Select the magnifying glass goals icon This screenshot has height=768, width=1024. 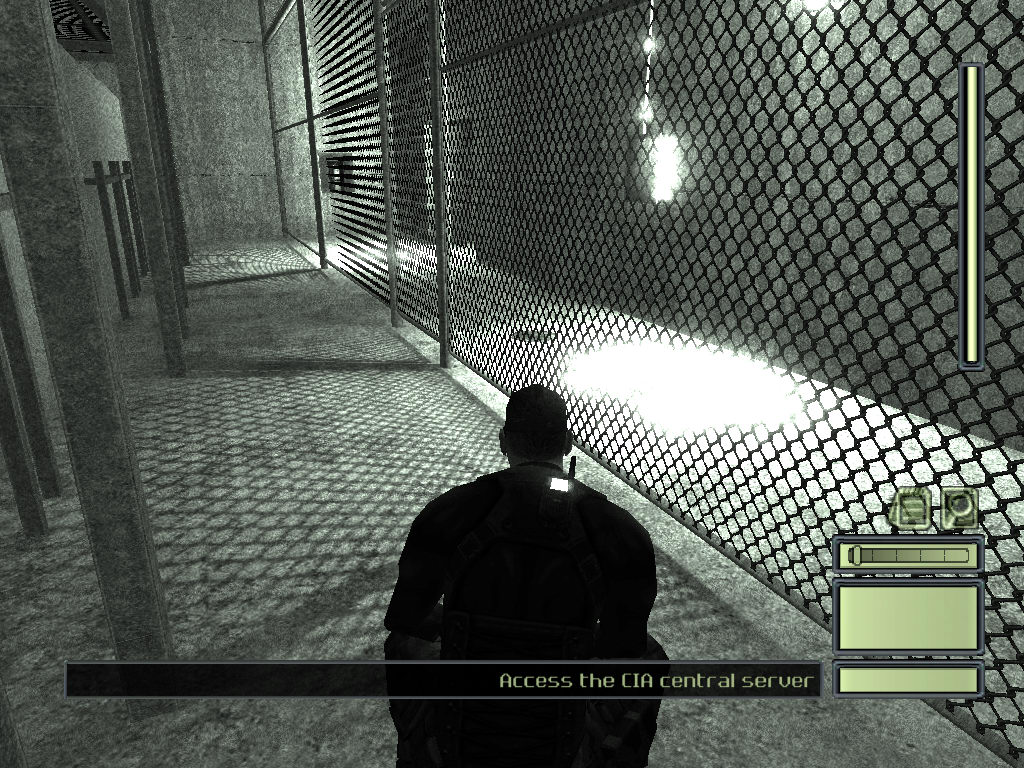pyautogui.click(x=959, y=509)
